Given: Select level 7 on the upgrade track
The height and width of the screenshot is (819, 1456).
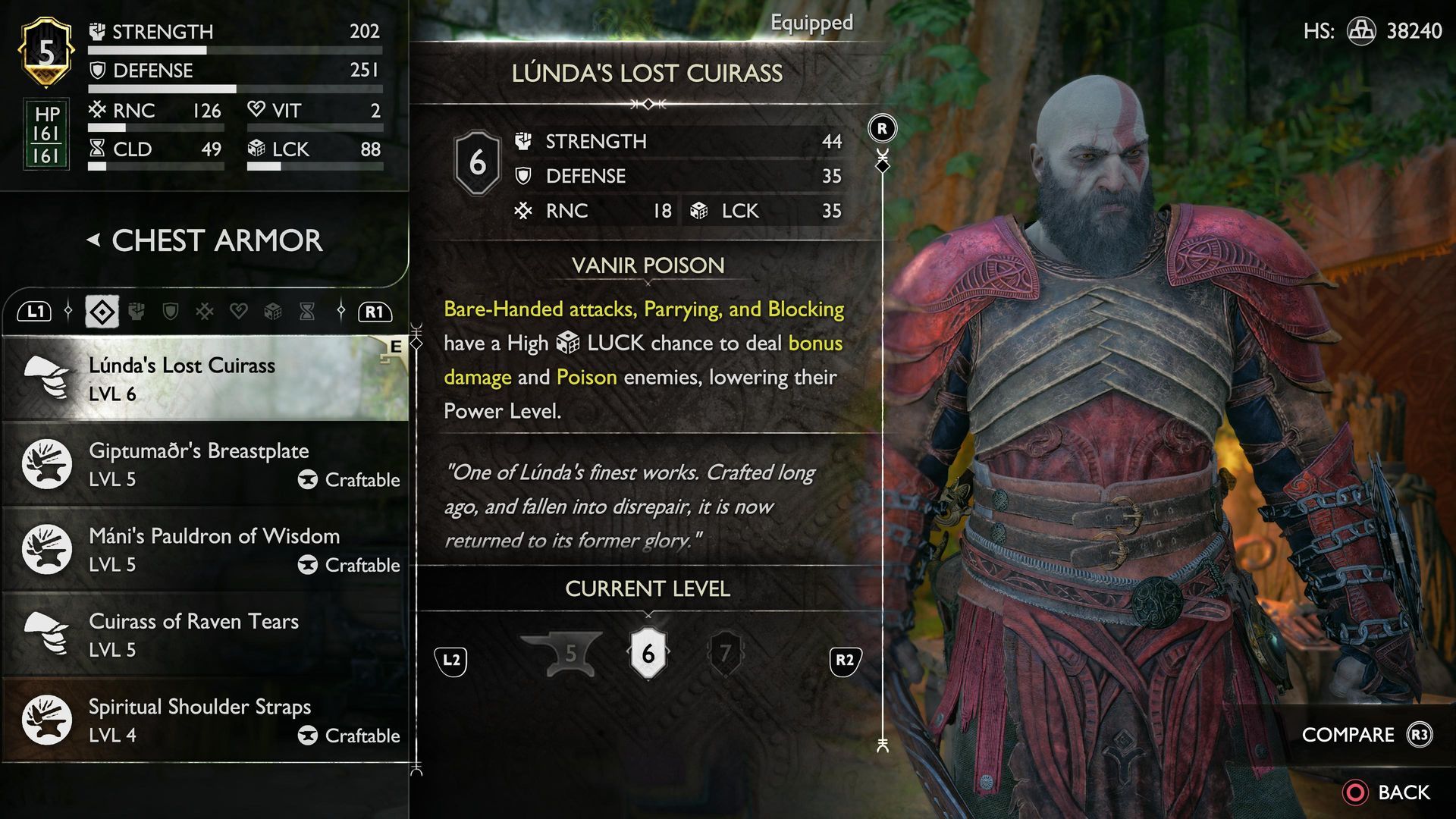Looking at the screenshot, I should tap(724, 654).
